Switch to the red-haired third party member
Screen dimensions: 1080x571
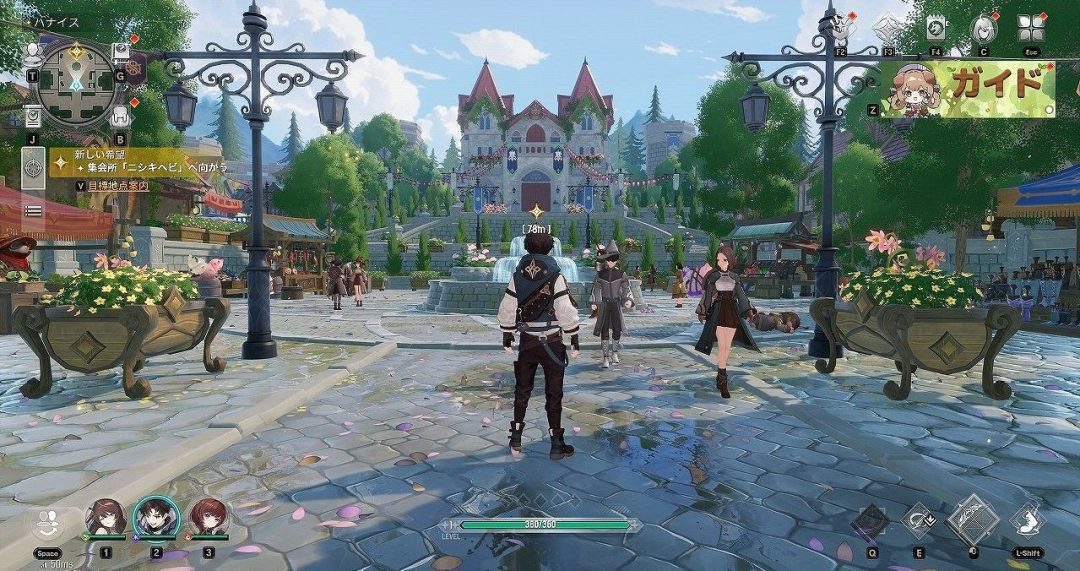coord(208,517)
